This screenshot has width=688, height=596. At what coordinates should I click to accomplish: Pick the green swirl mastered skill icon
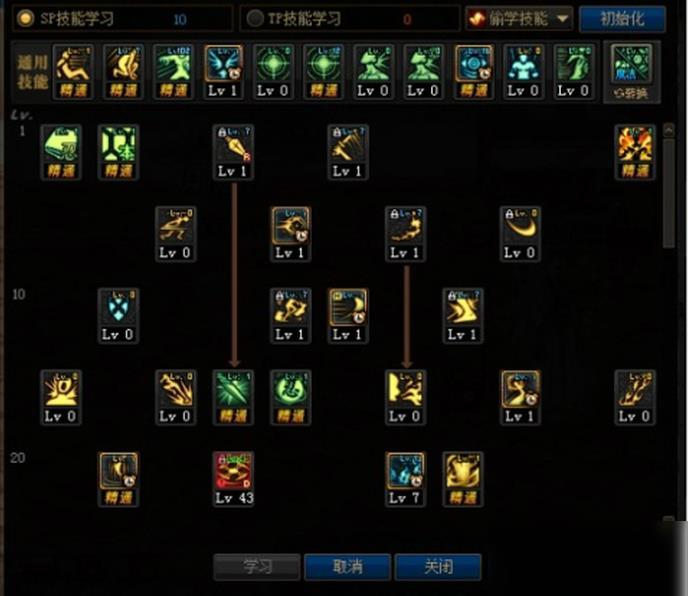[291, 390]
